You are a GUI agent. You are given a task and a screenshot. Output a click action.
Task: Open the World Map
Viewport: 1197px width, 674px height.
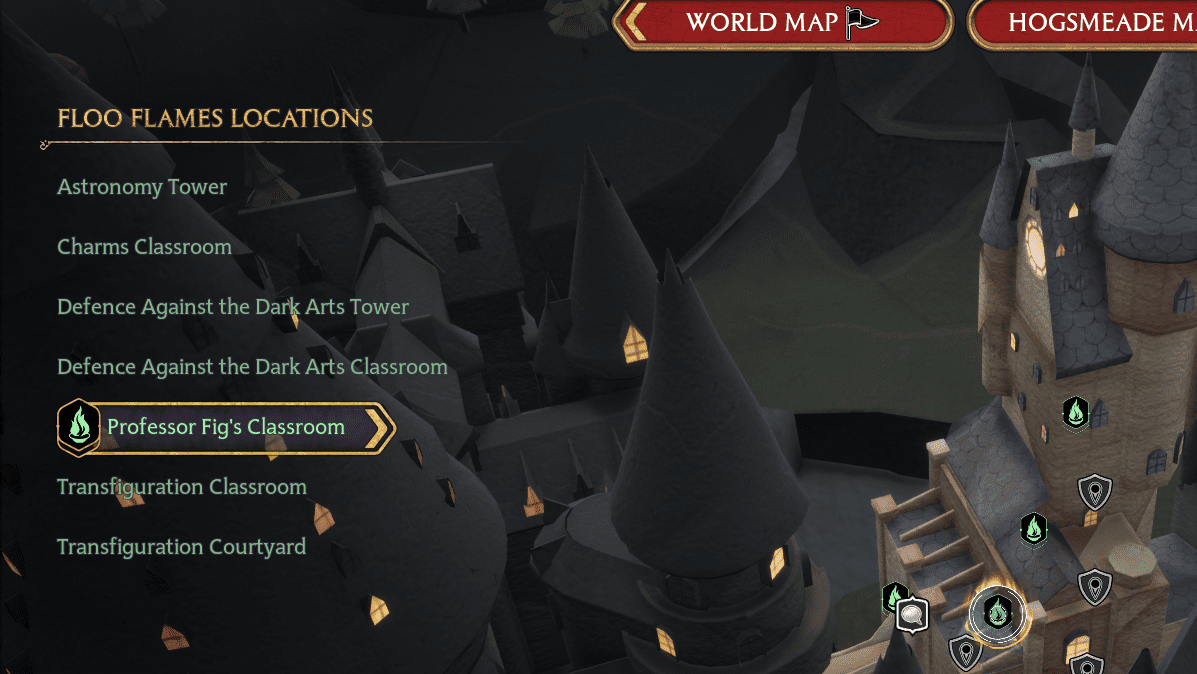782,23
